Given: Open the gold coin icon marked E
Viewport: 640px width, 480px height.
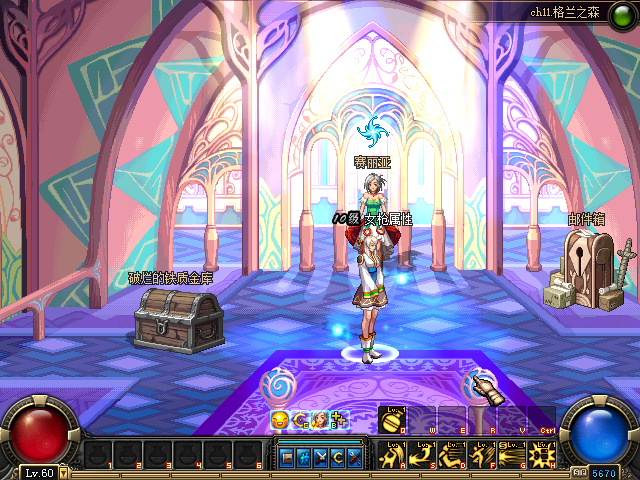Looking at the screenshot, I should pyautogui.click(x=300, y=421).
